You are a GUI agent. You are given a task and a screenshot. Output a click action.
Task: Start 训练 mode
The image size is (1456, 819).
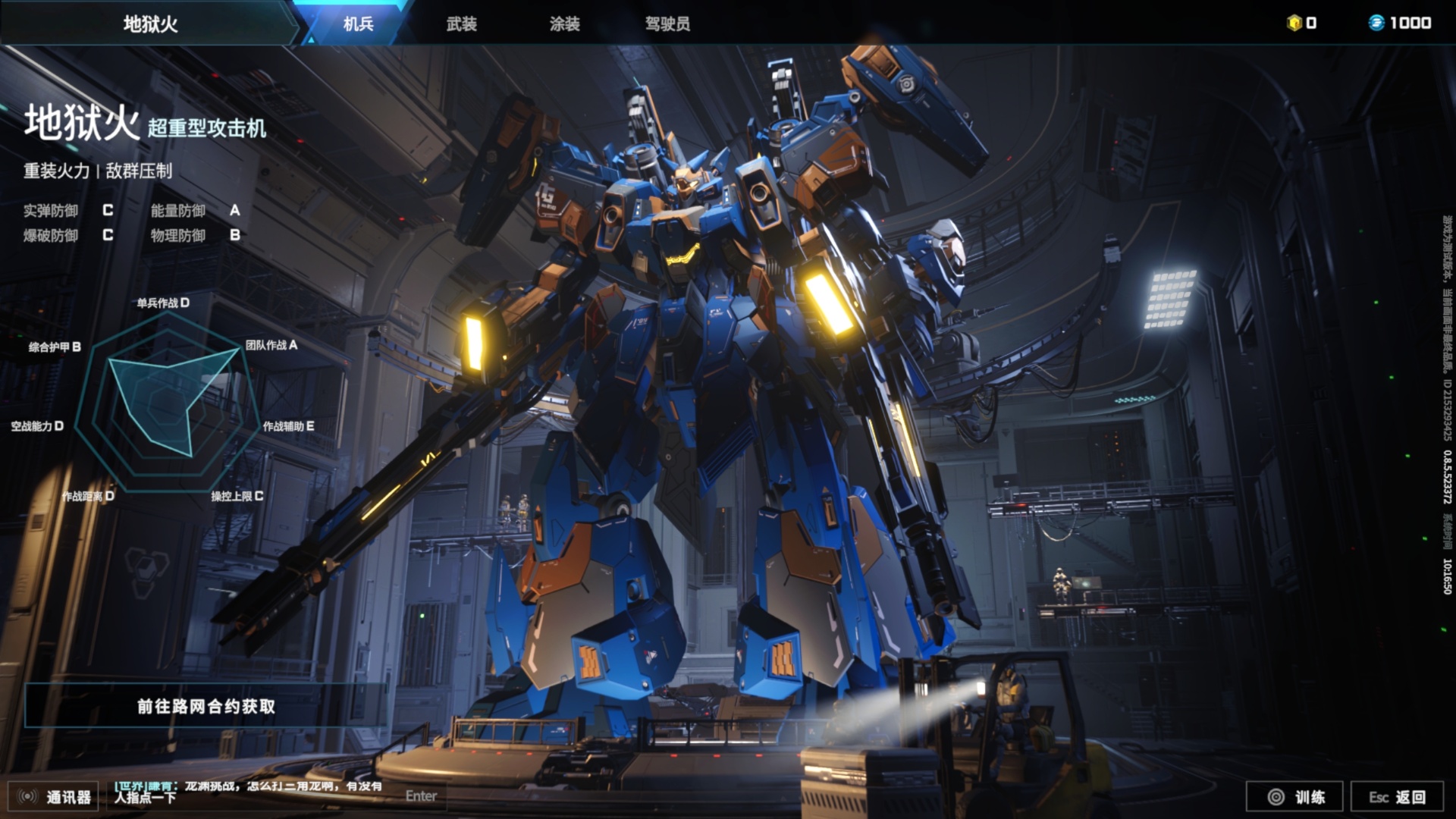[x=1294, y=796]
